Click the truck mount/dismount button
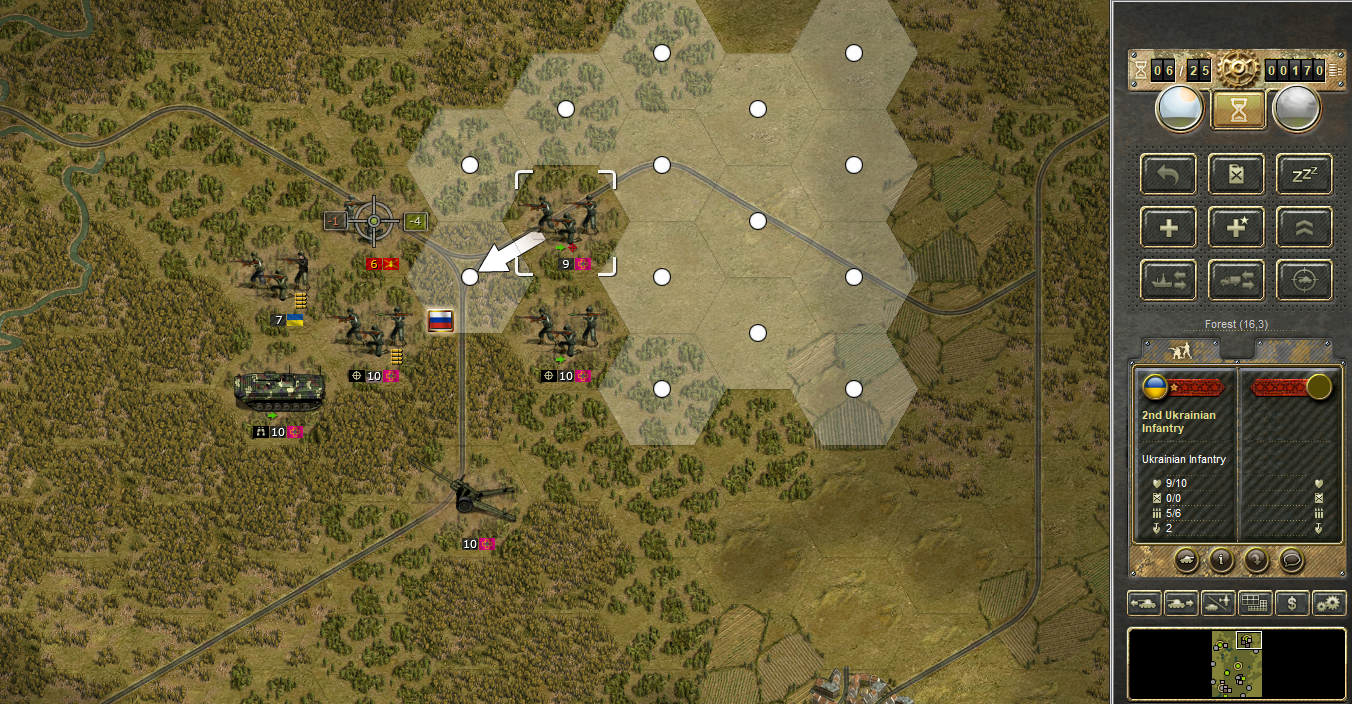The width and height of the screenshot is (1352, 704). [1236, 281]
